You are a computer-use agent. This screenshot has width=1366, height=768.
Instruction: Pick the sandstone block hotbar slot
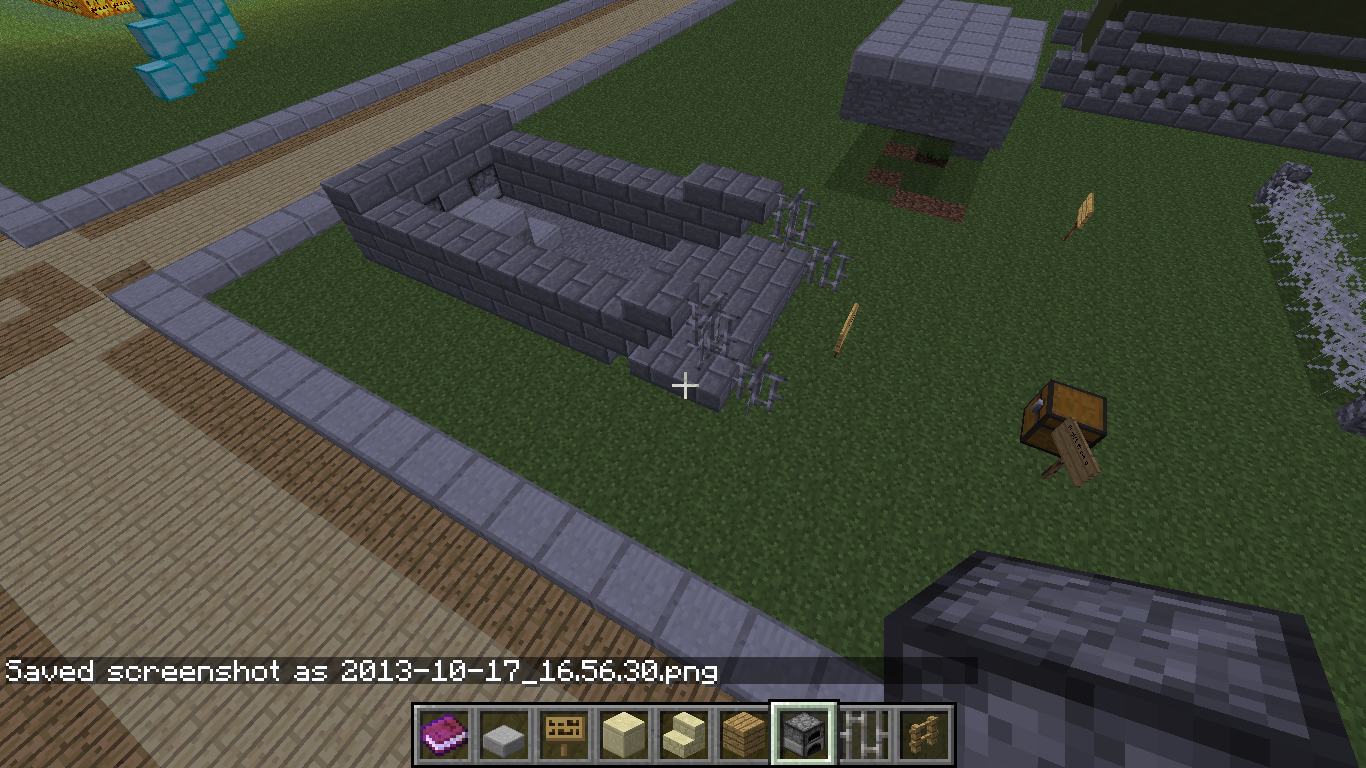[x=623, y=735]
